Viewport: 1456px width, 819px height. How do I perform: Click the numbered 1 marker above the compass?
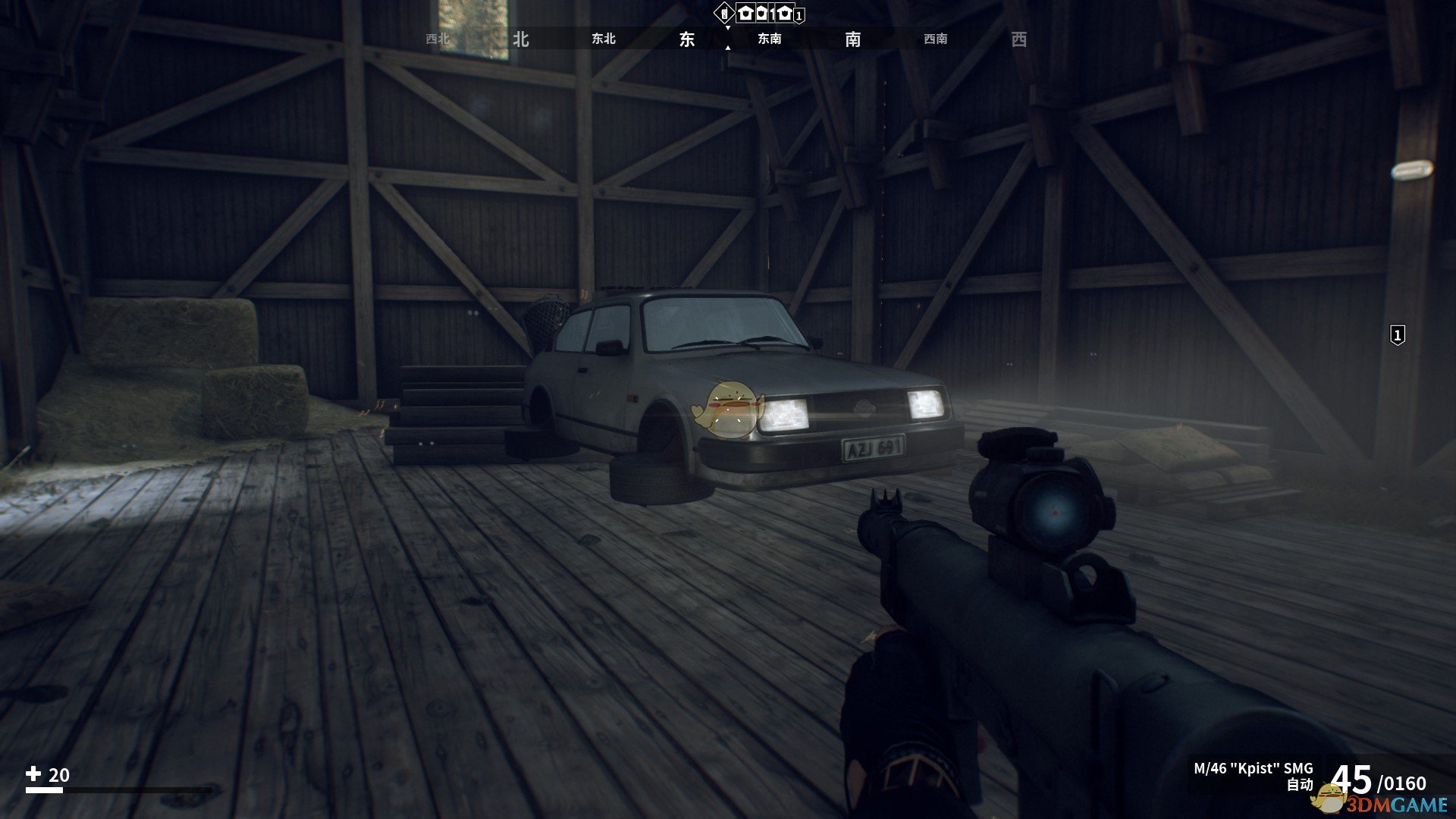799,15
